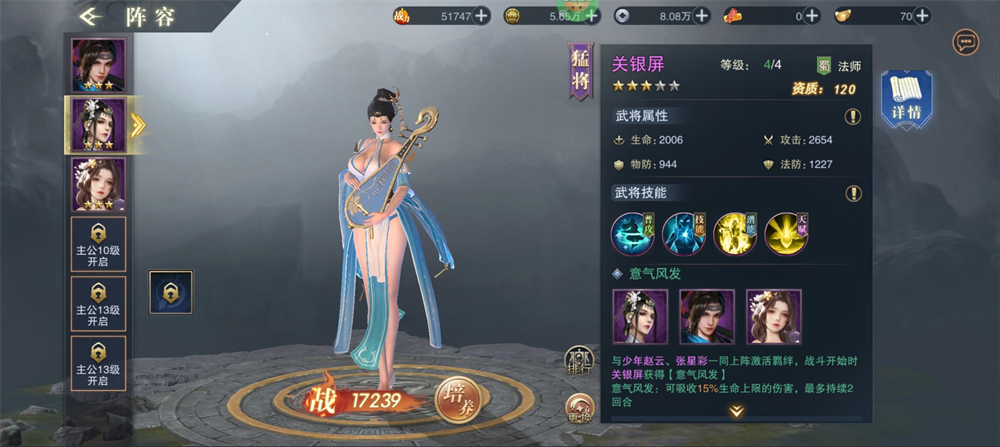This screenshot has height=447, width=1000.
Task: Inspect the 潜能 potential skill icon
Action: tap(735, 234)
